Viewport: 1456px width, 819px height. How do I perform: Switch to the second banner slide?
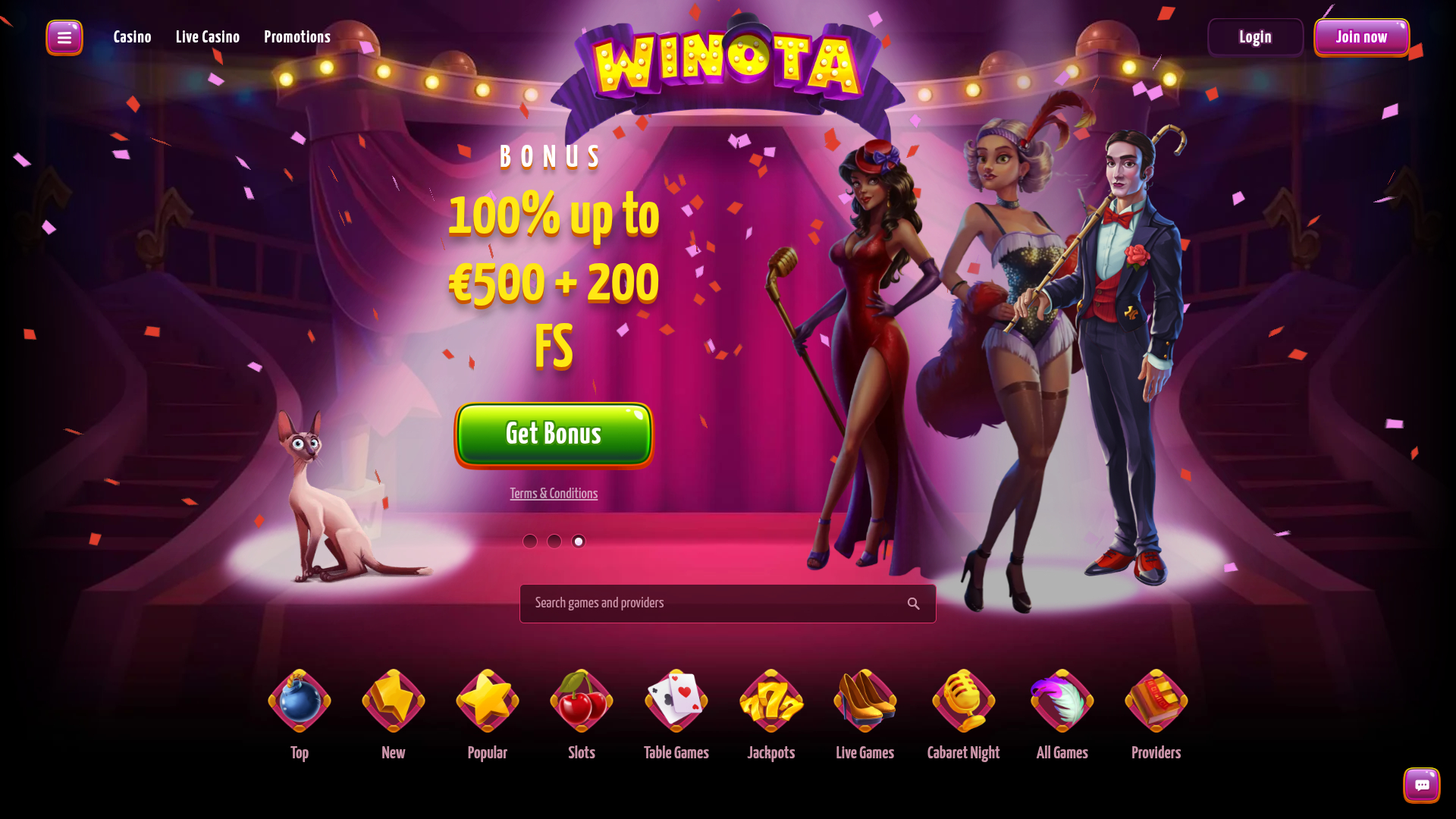554,541
